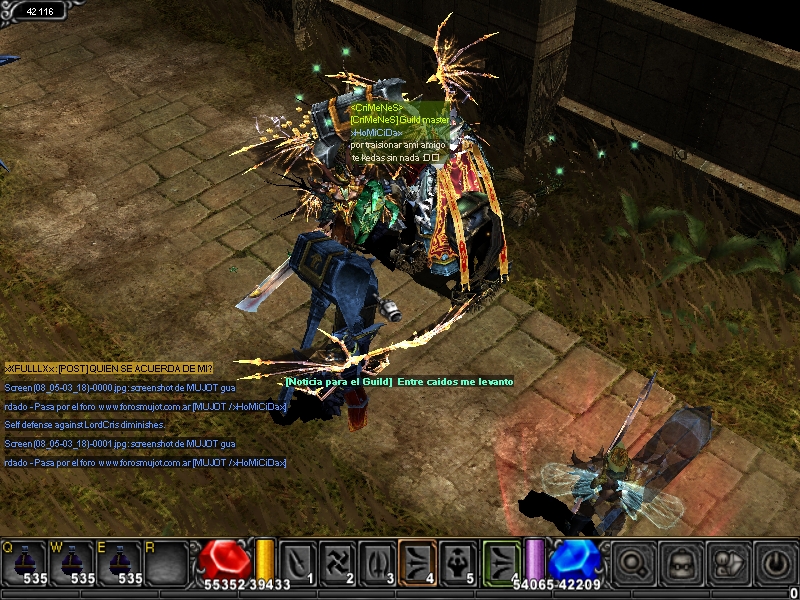
Task: Use the potion in the E slot
Action: pyautogui.click(x=118, y=562)
